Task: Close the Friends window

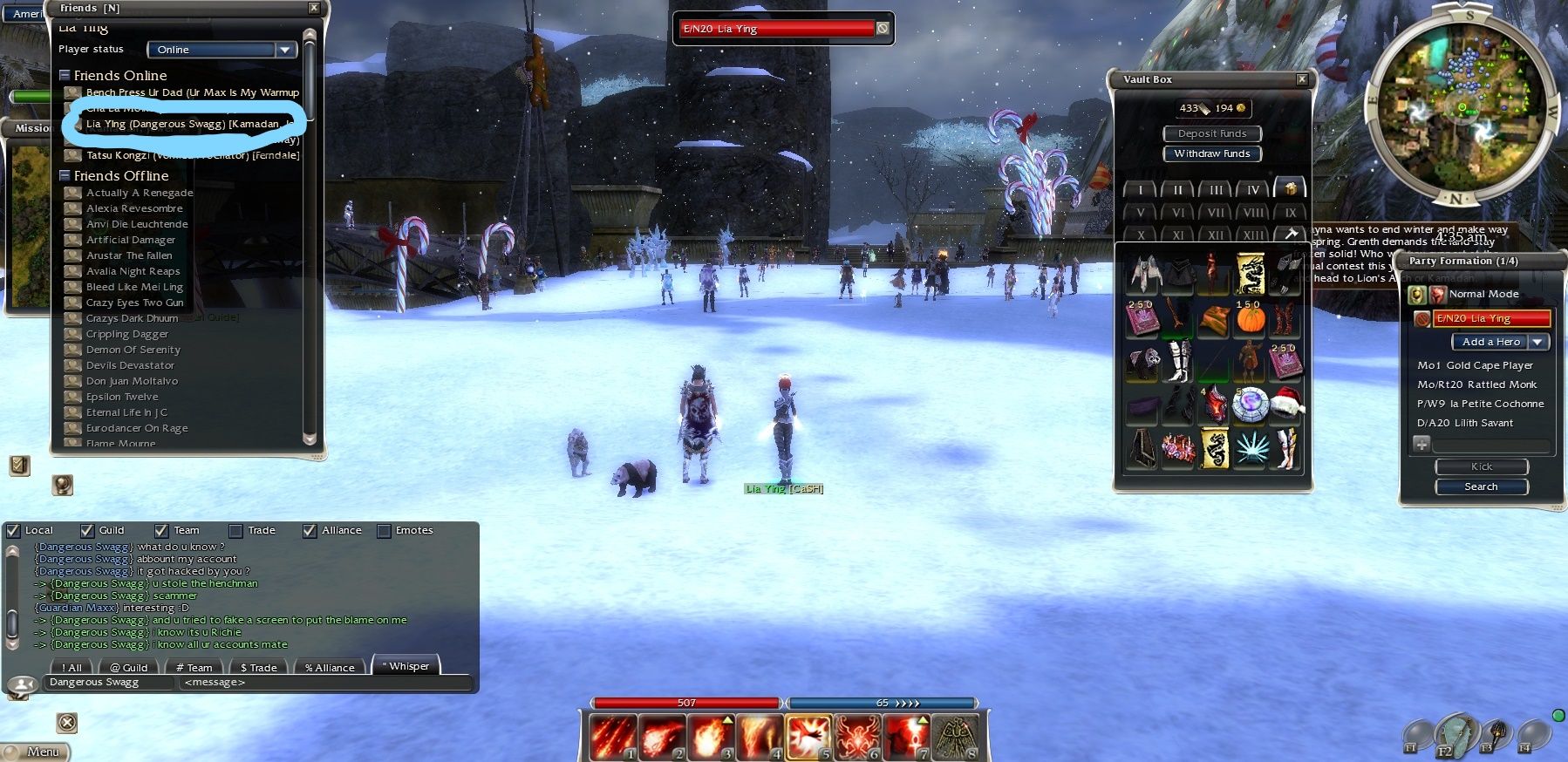Action: click(x=313, y=8)
